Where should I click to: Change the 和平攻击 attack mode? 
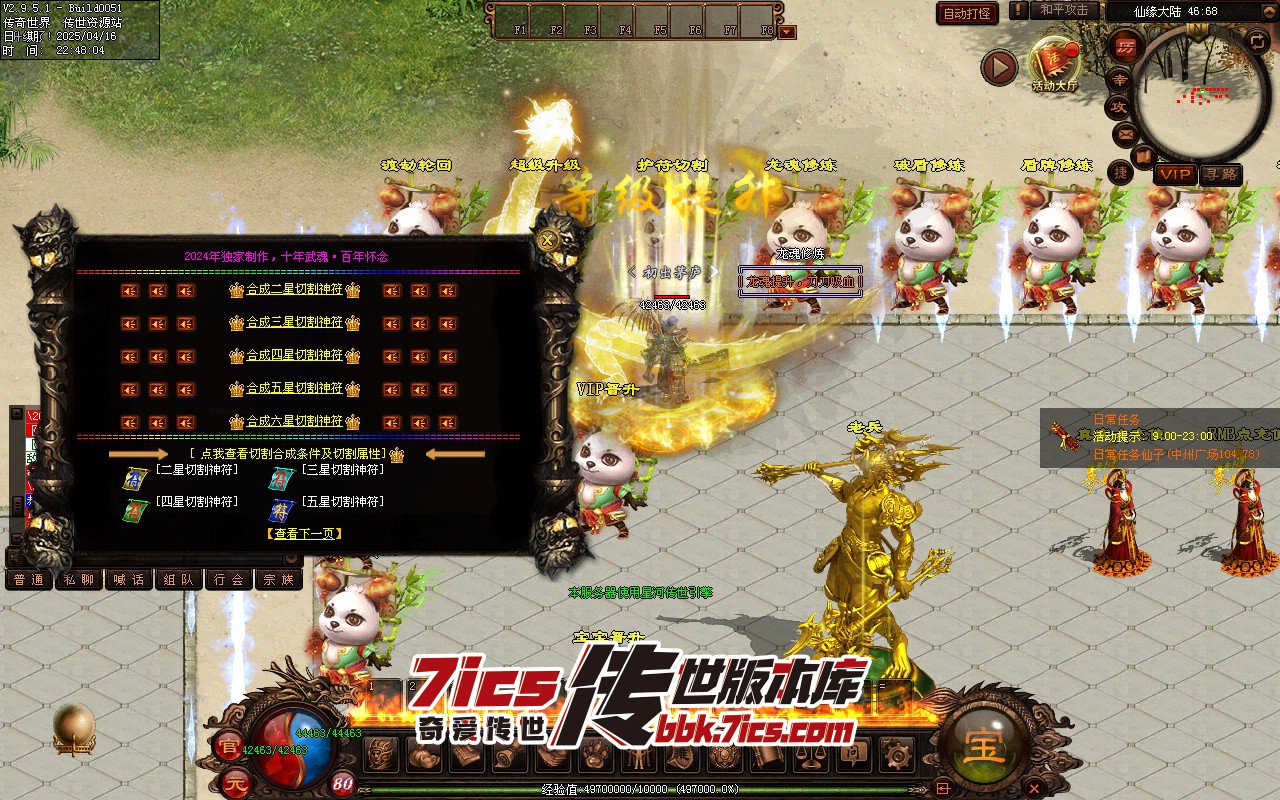pos(1064,10)
